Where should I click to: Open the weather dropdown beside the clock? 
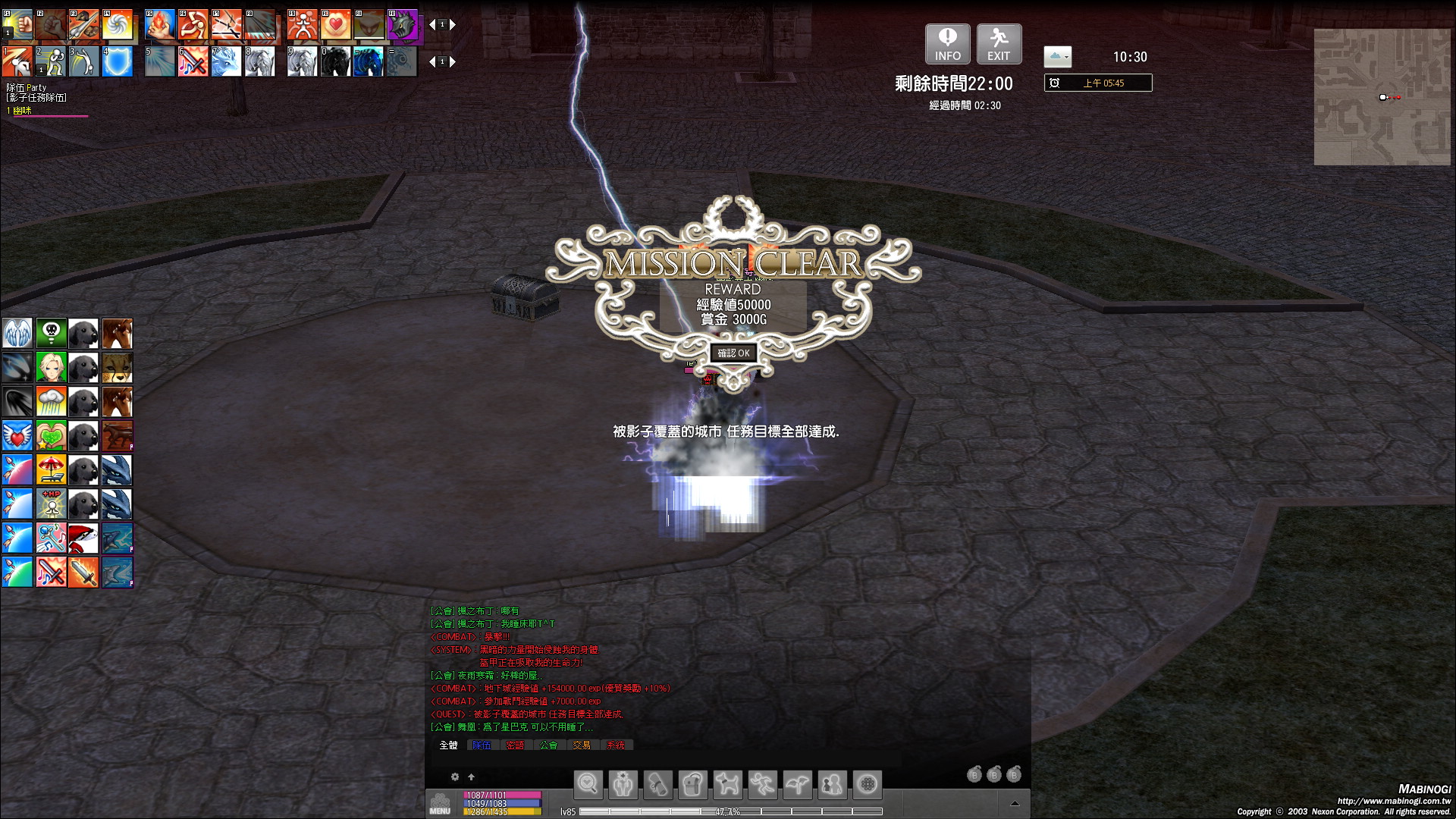pyautogui.click(x=1058, y=57)
